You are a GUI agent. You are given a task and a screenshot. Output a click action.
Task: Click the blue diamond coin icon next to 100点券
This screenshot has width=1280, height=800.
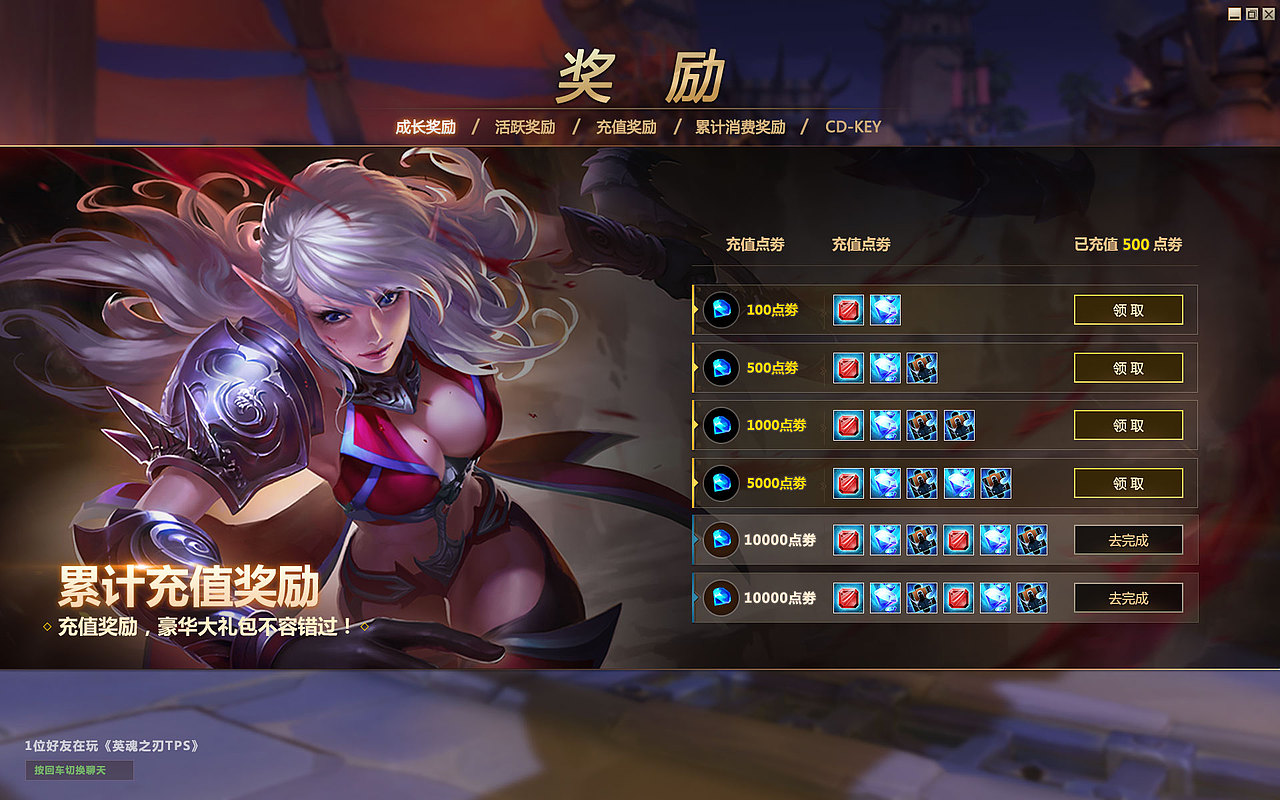tap(722, 310)
